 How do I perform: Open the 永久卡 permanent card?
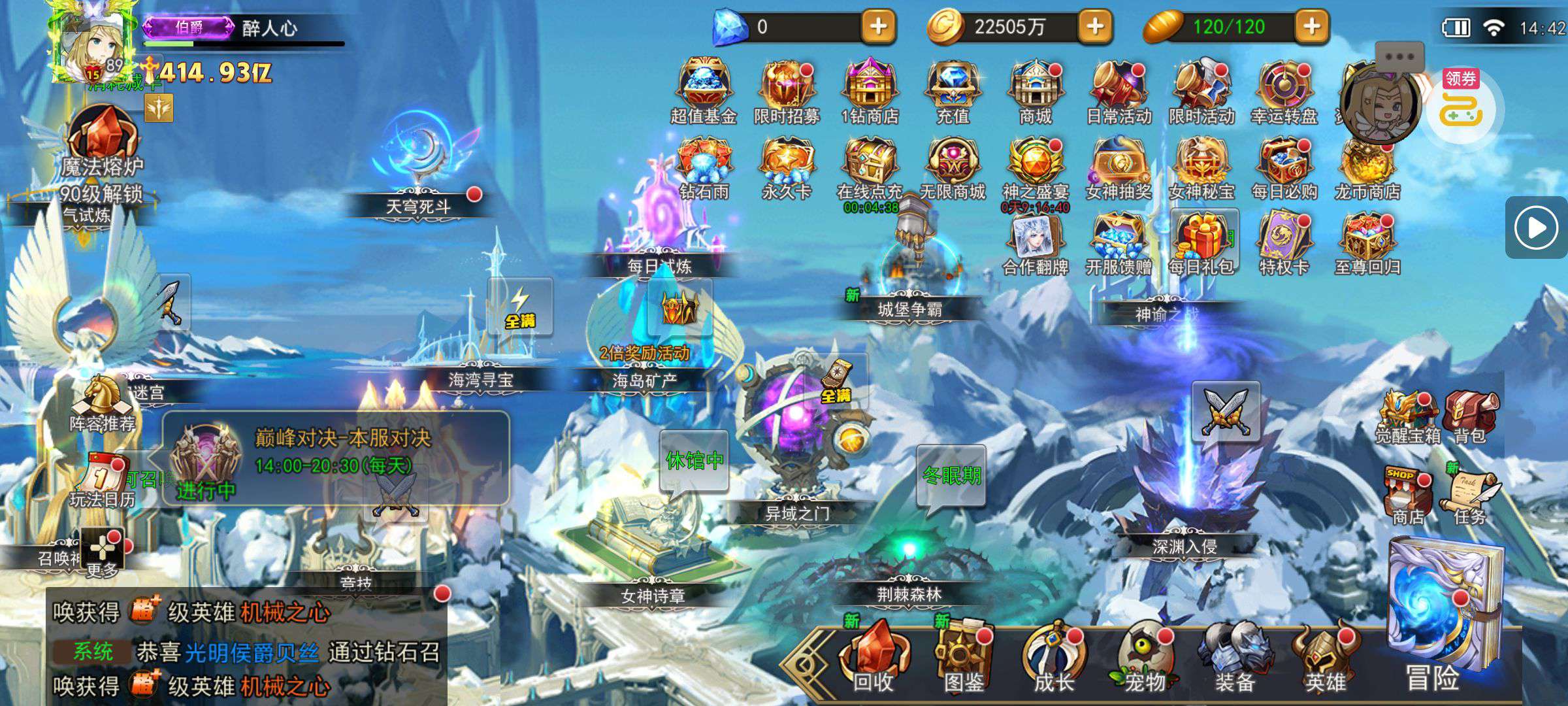point(787,166)
